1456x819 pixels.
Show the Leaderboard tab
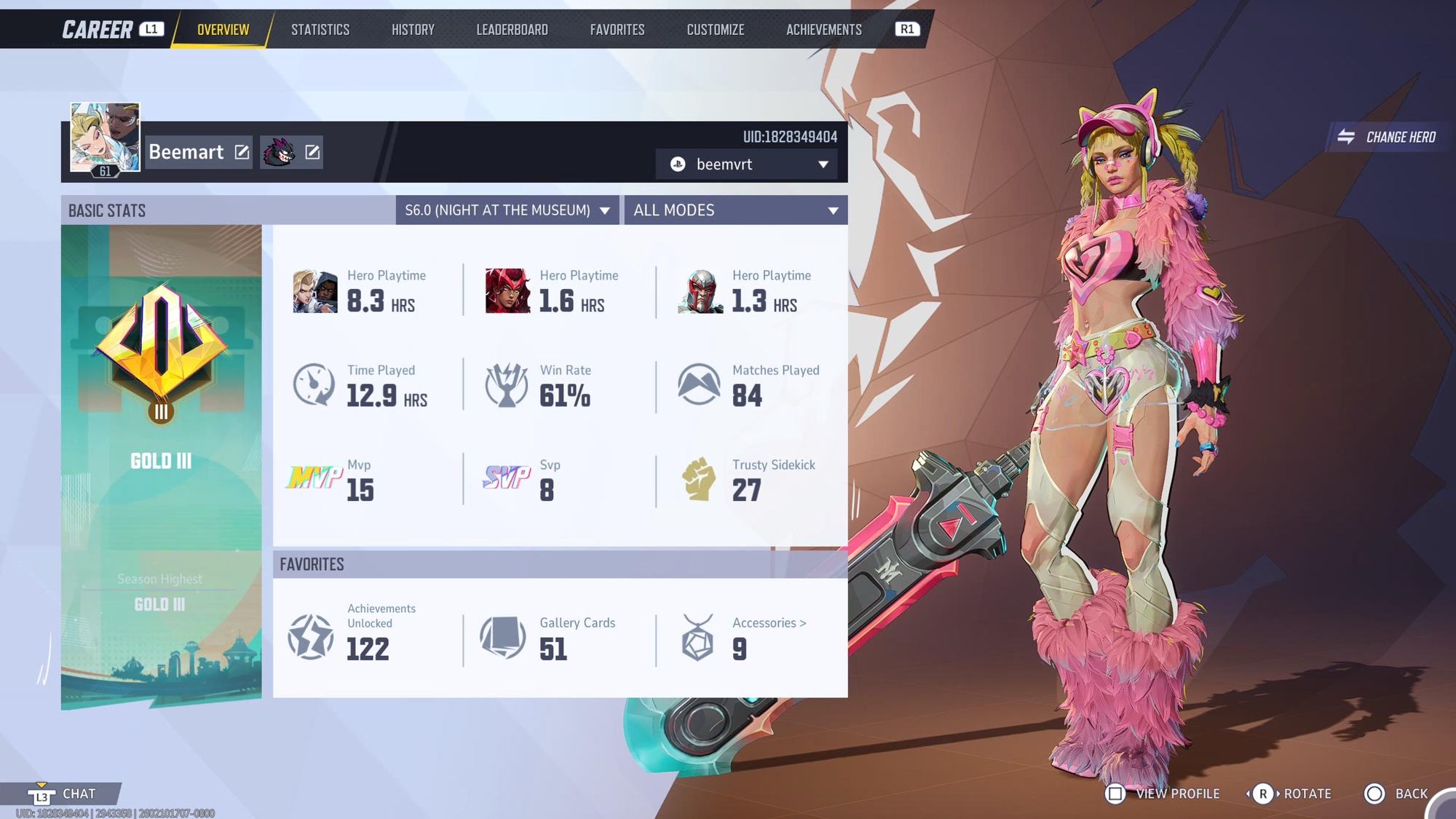512,30
